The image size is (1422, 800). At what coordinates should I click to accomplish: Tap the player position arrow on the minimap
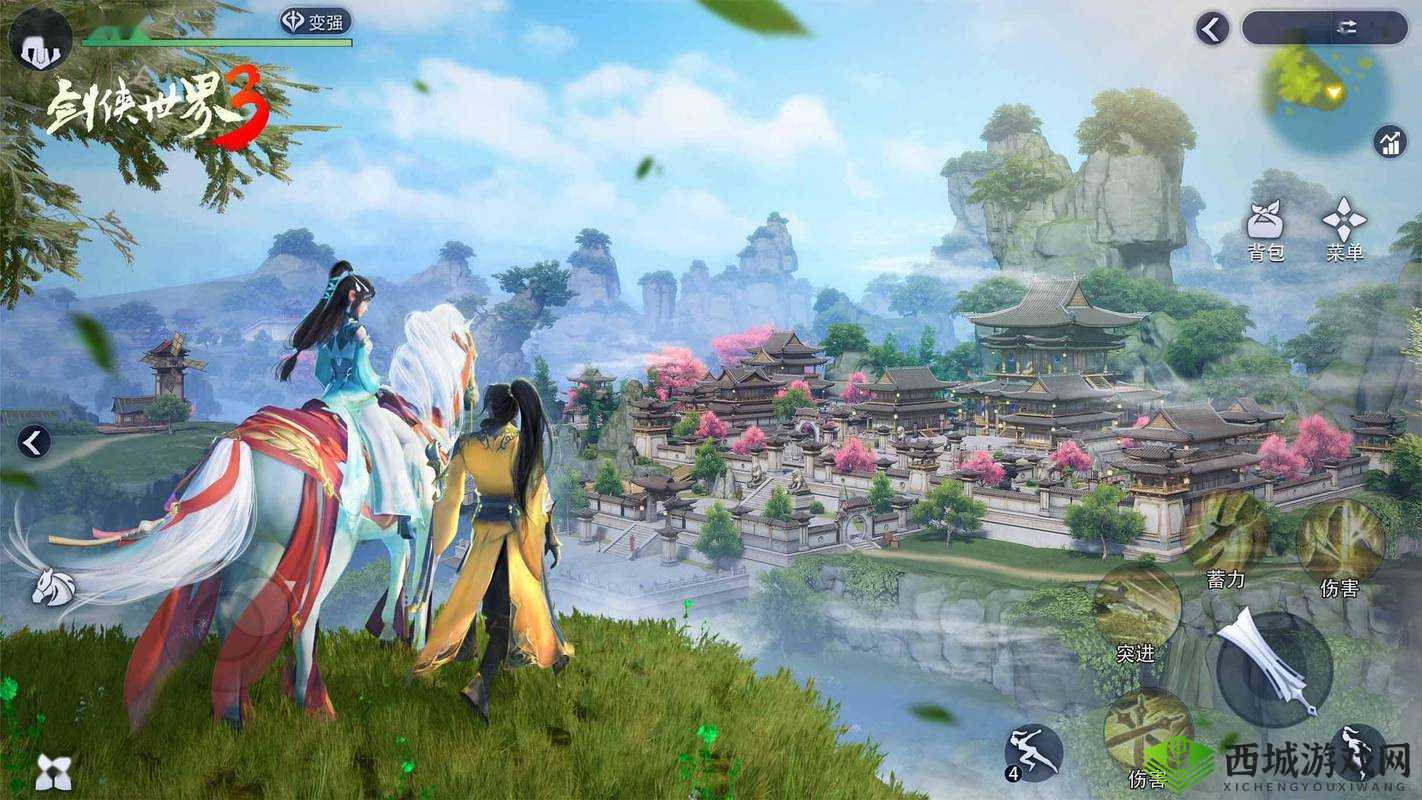1334,92
